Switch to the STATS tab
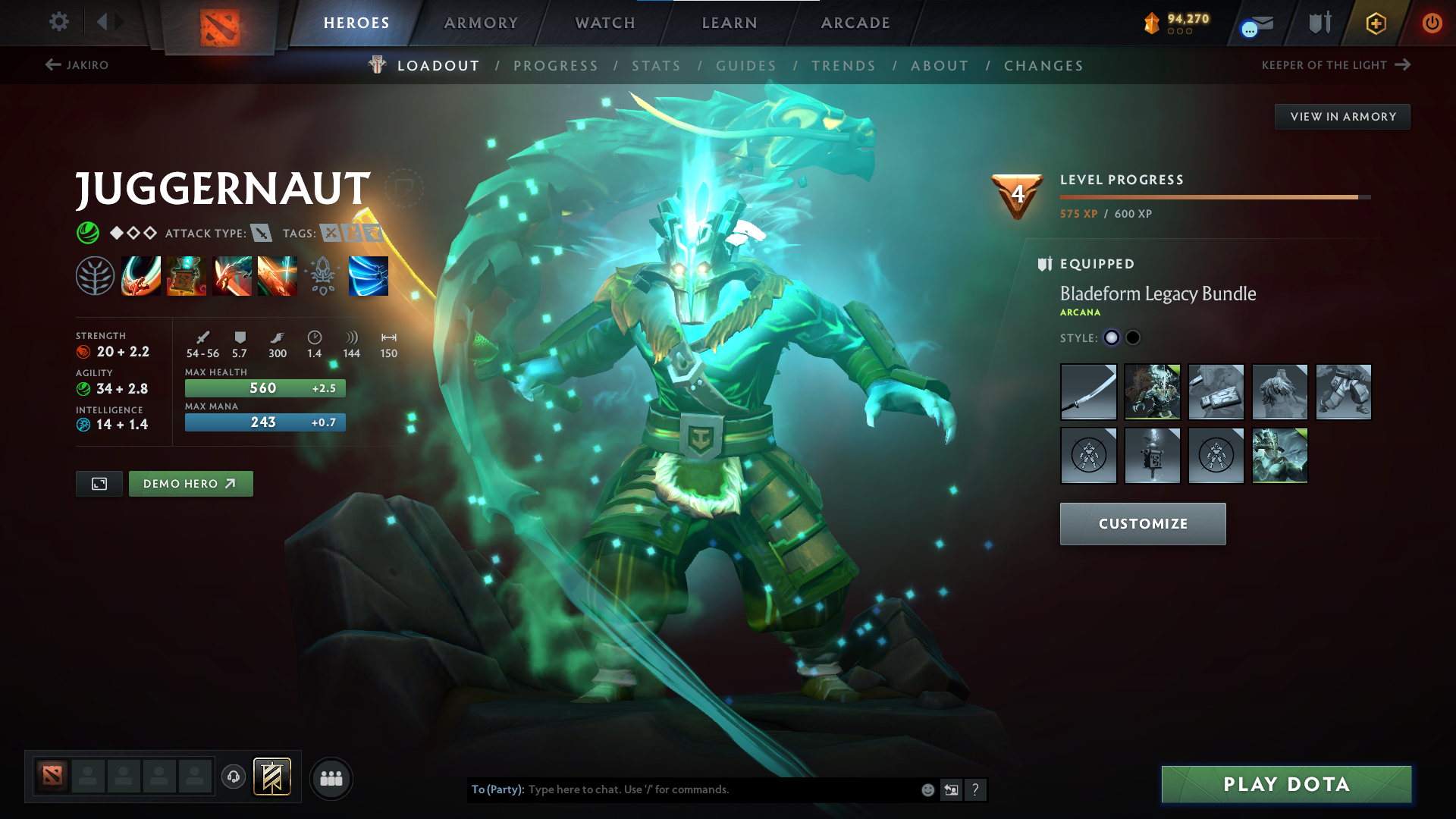 (x=657, y=65)
